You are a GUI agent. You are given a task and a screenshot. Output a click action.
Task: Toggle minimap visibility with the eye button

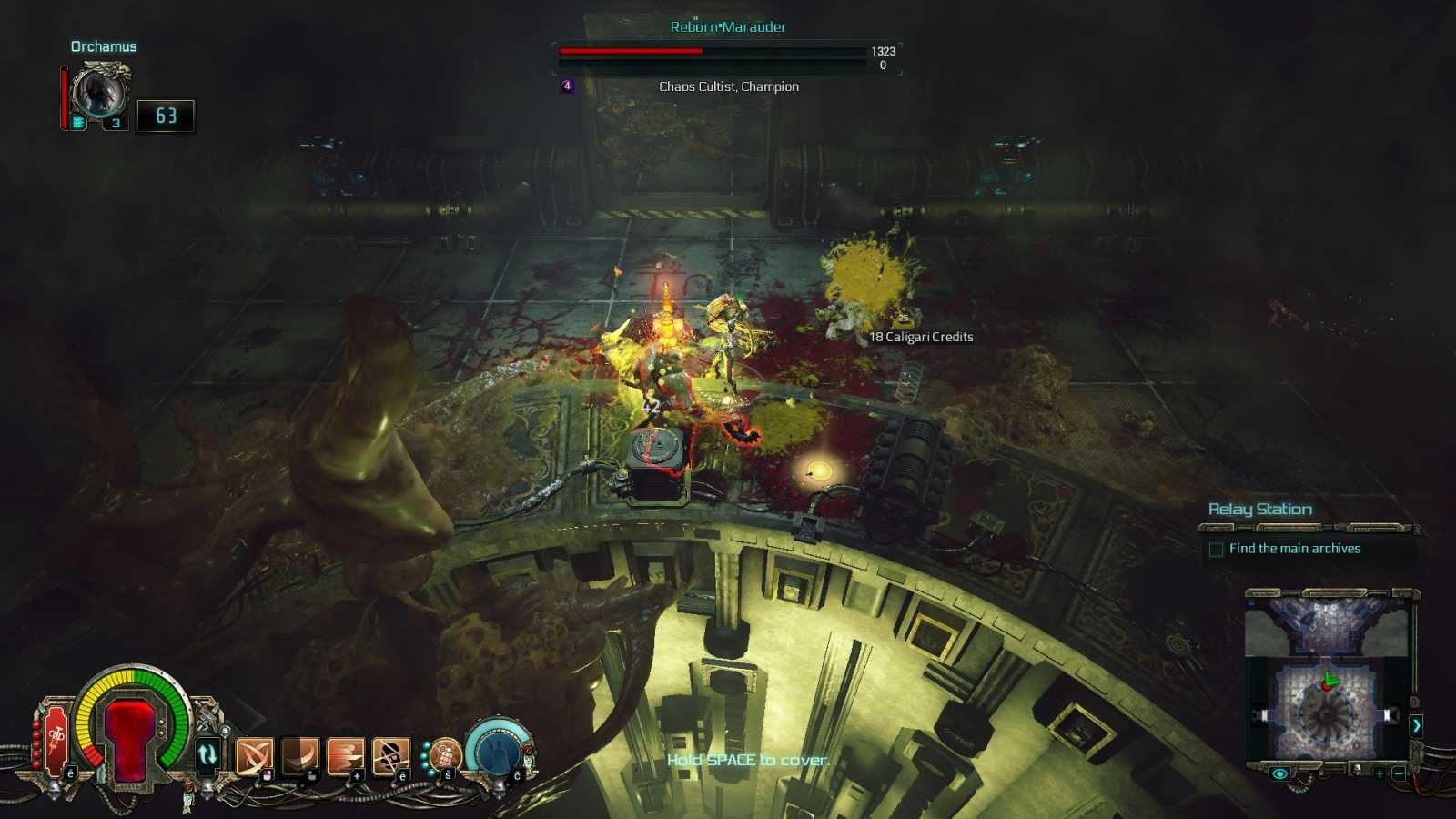(1279, 773)
